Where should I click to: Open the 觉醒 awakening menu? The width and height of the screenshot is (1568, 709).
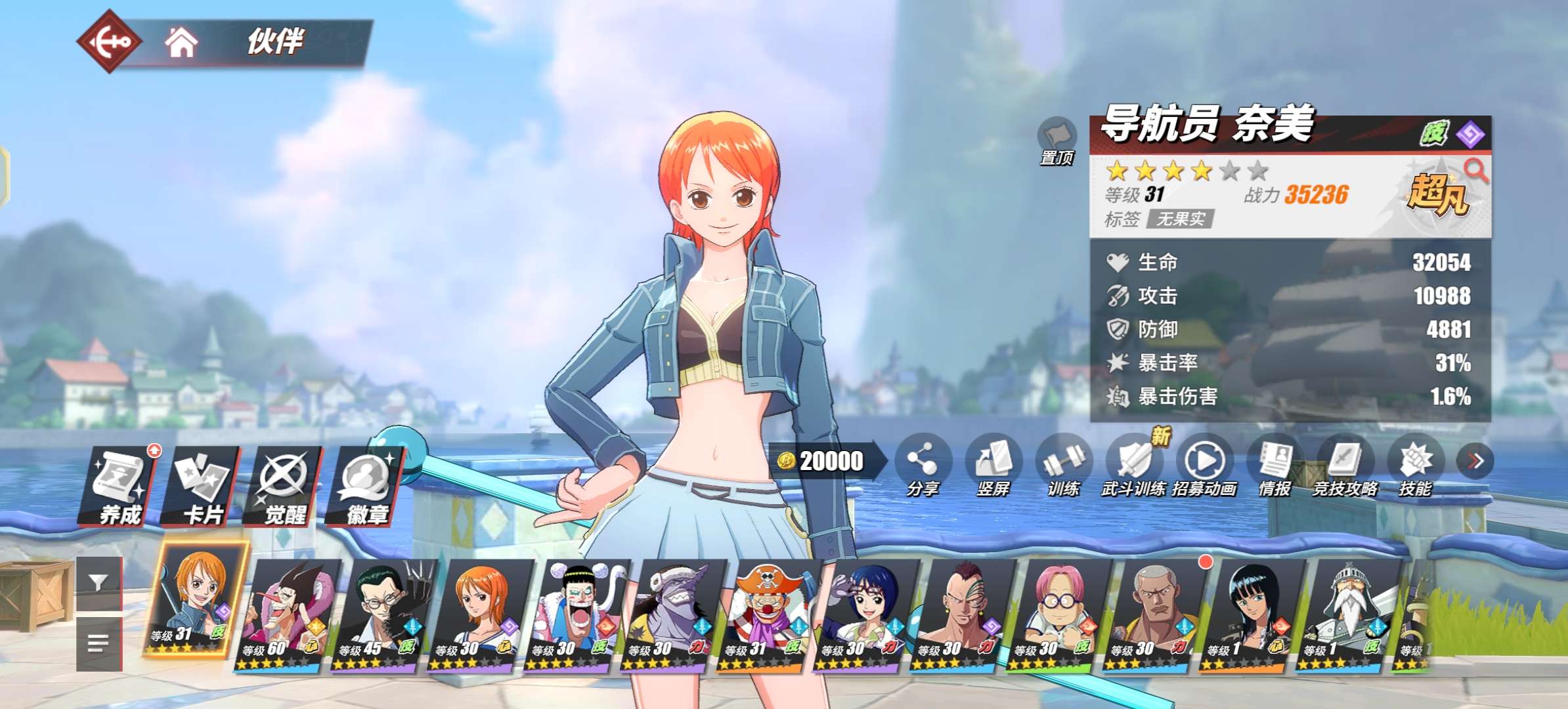284,486
